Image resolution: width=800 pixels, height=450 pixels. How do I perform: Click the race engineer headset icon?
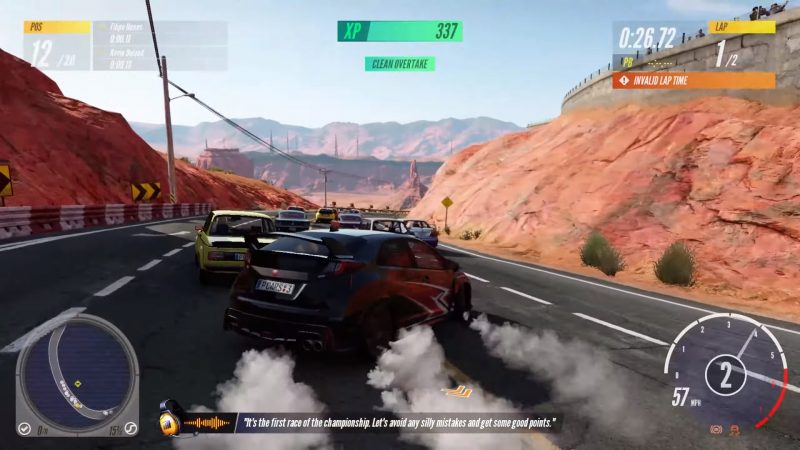click(x=170, y=422)
